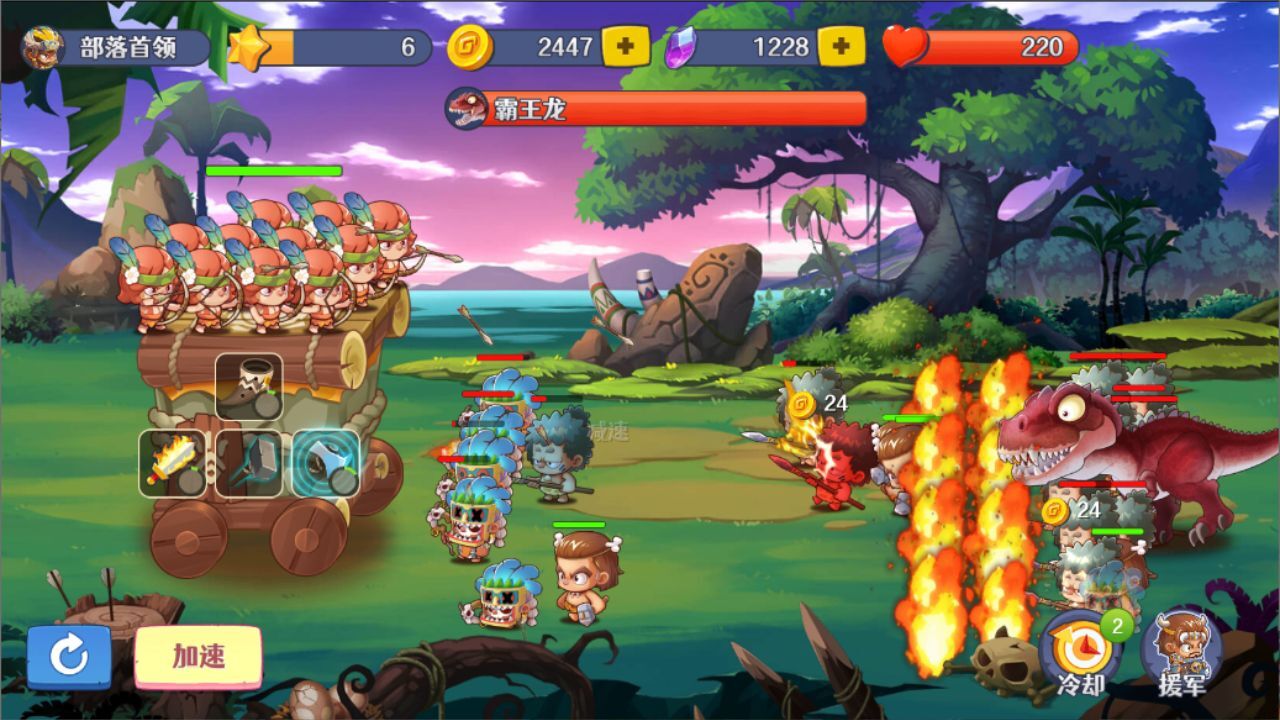Select the gray stone hammer skill
Screen dimensions: 1280x720
[x=249, y=463]
